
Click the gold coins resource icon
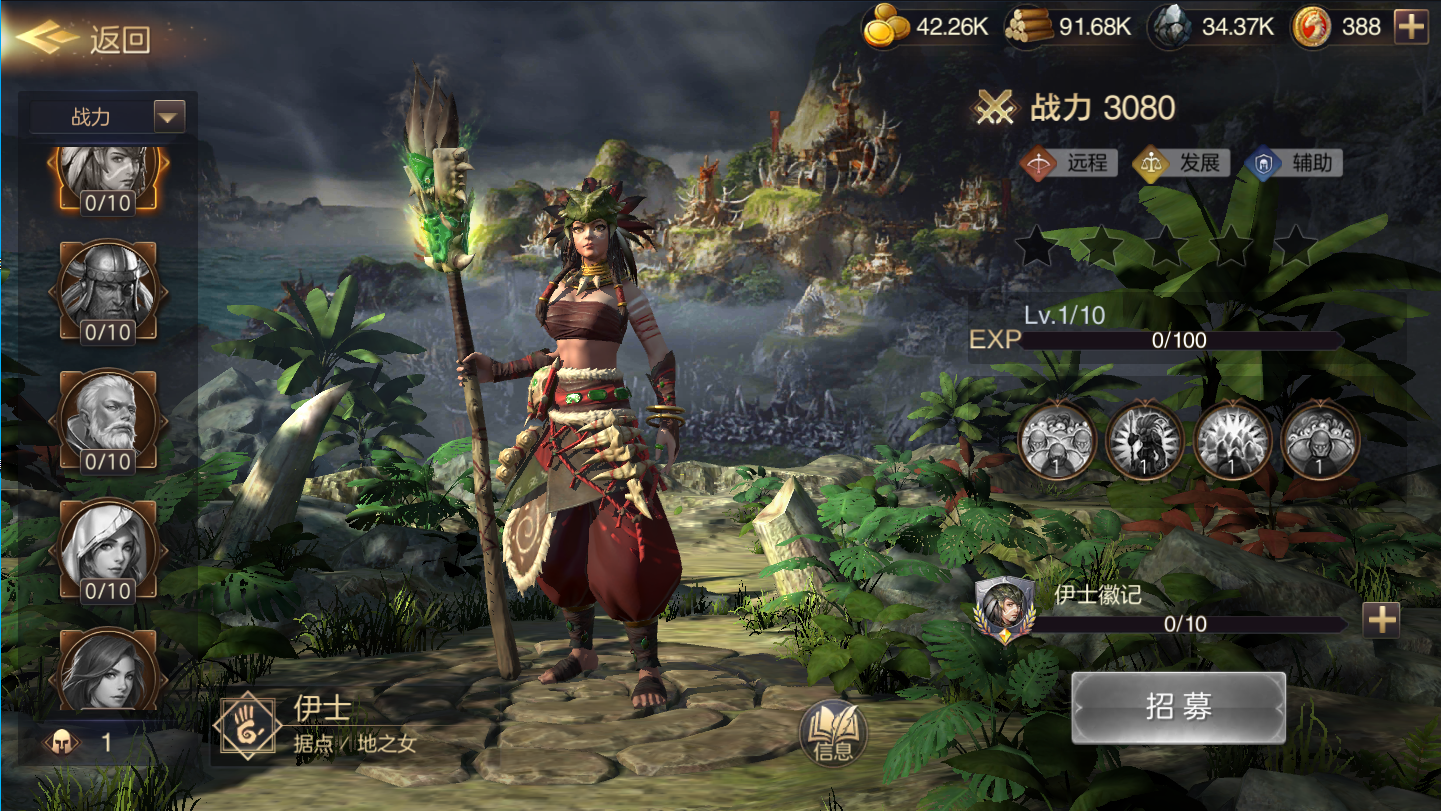coord(886,27)
